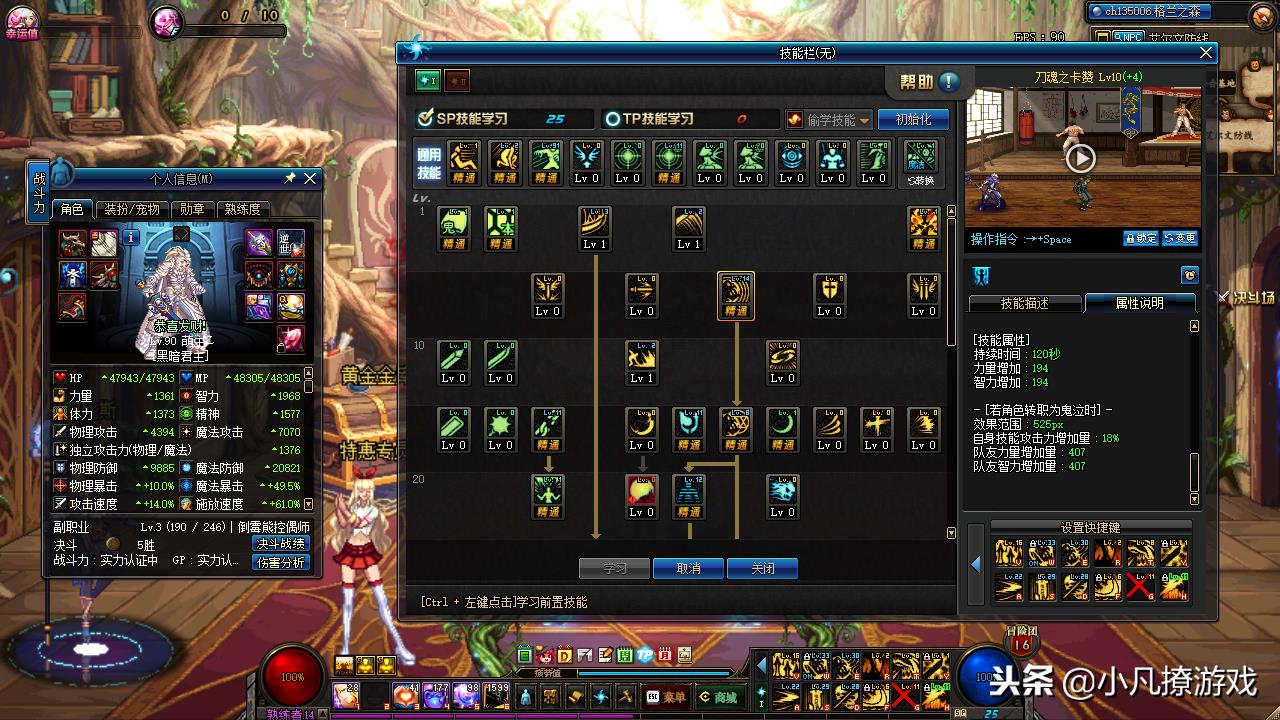Switch to the 装扮/宠物 tab

(x=133, y=209)
